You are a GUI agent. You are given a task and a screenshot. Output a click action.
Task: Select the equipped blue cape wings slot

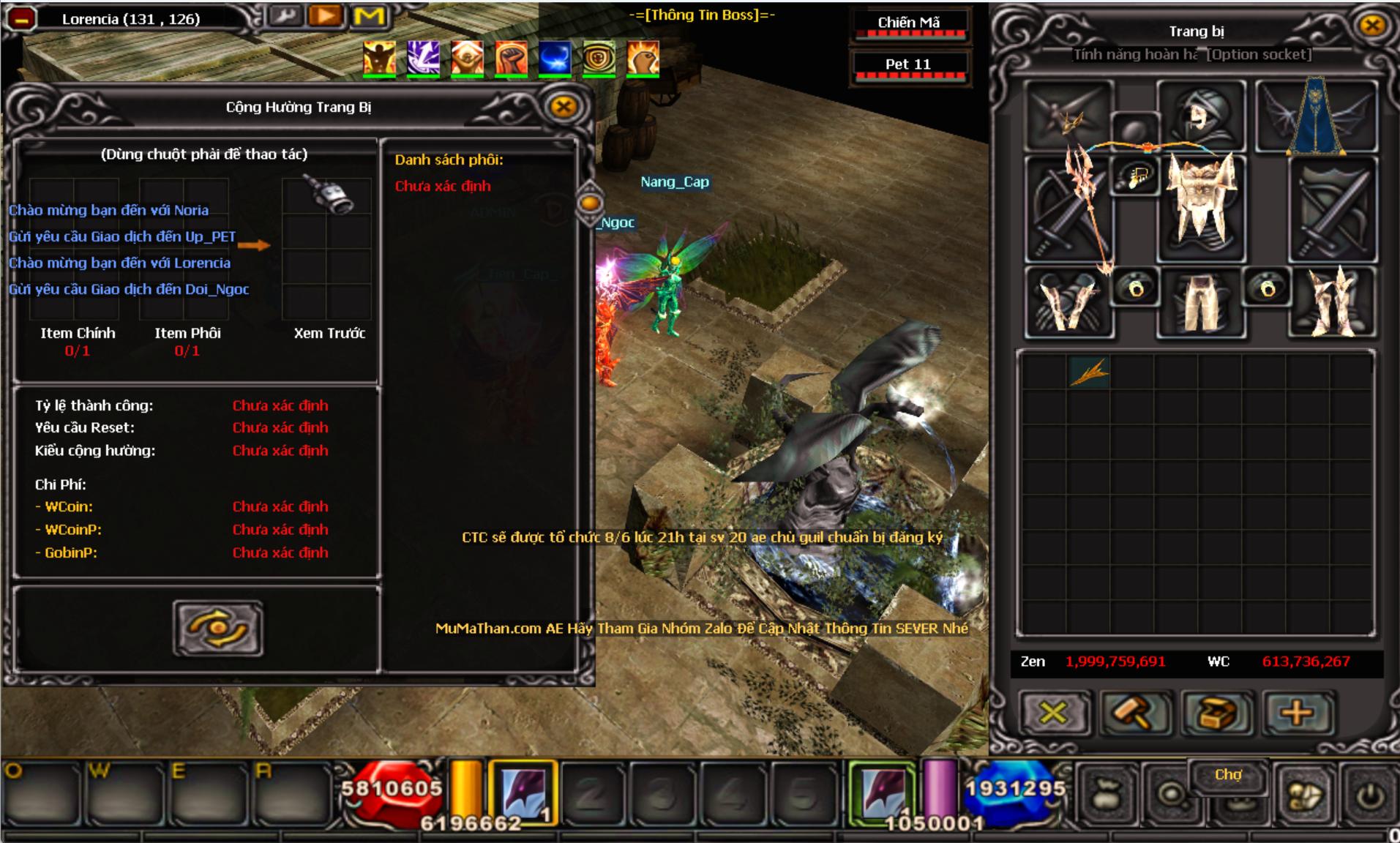coord(1317,116)
